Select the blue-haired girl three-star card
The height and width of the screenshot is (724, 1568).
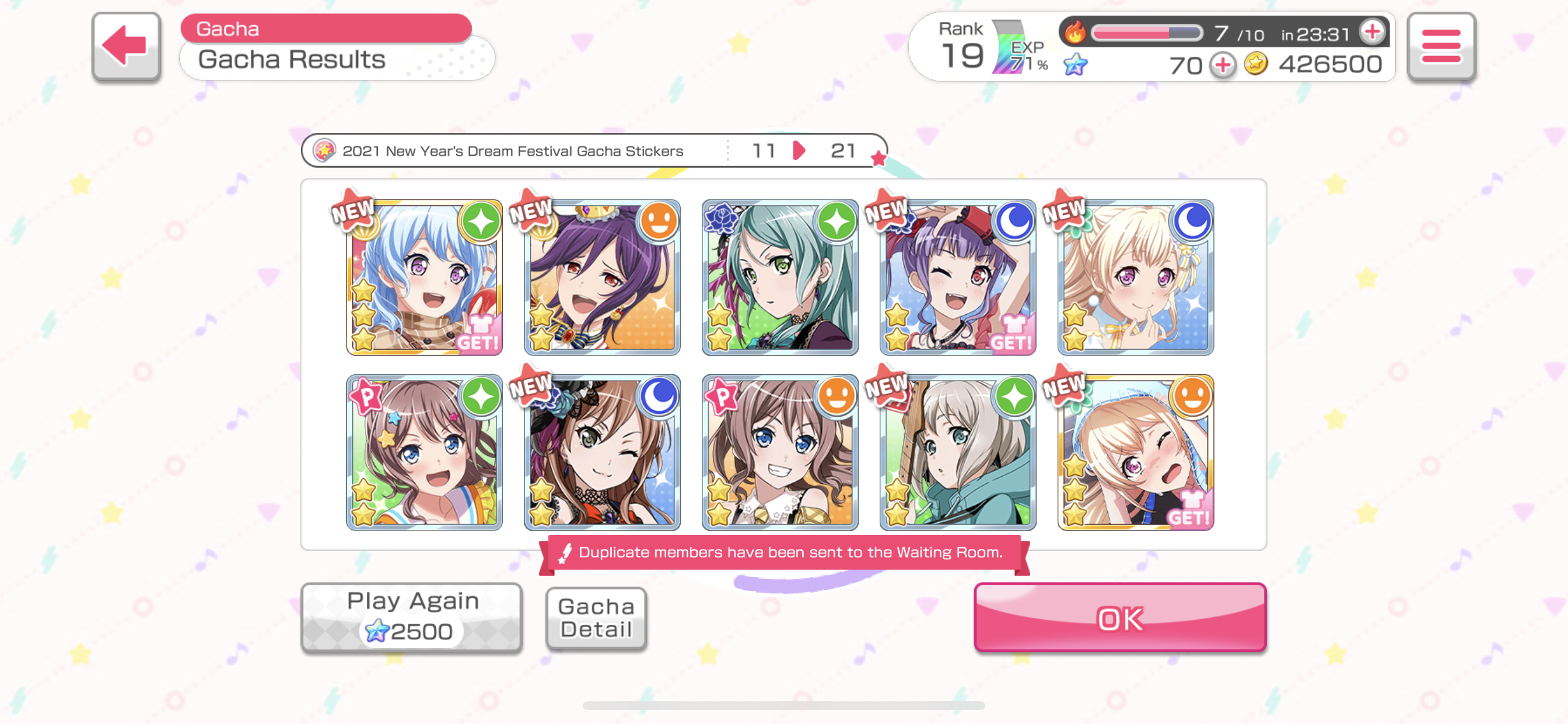(x=424, y=277)
